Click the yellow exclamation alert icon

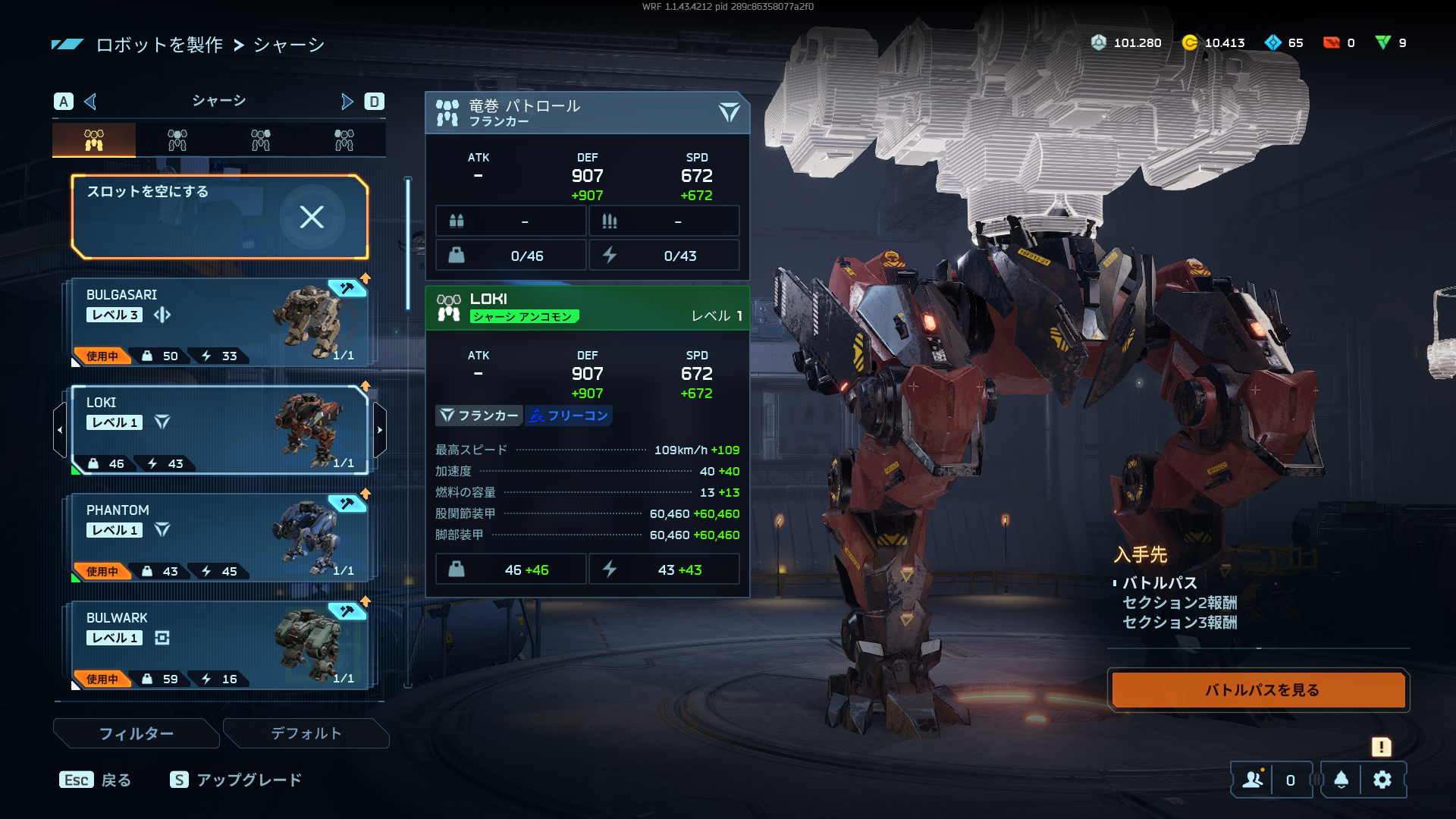coord(1381,747)
